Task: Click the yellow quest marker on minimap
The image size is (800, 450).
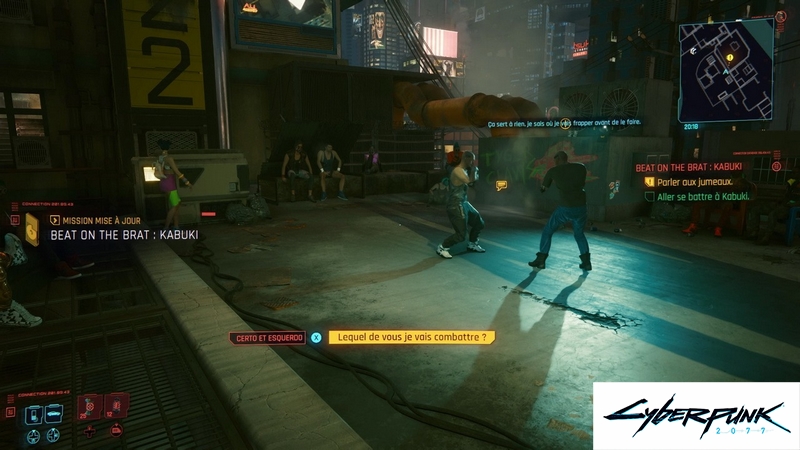Action: [x=730, y=58]
